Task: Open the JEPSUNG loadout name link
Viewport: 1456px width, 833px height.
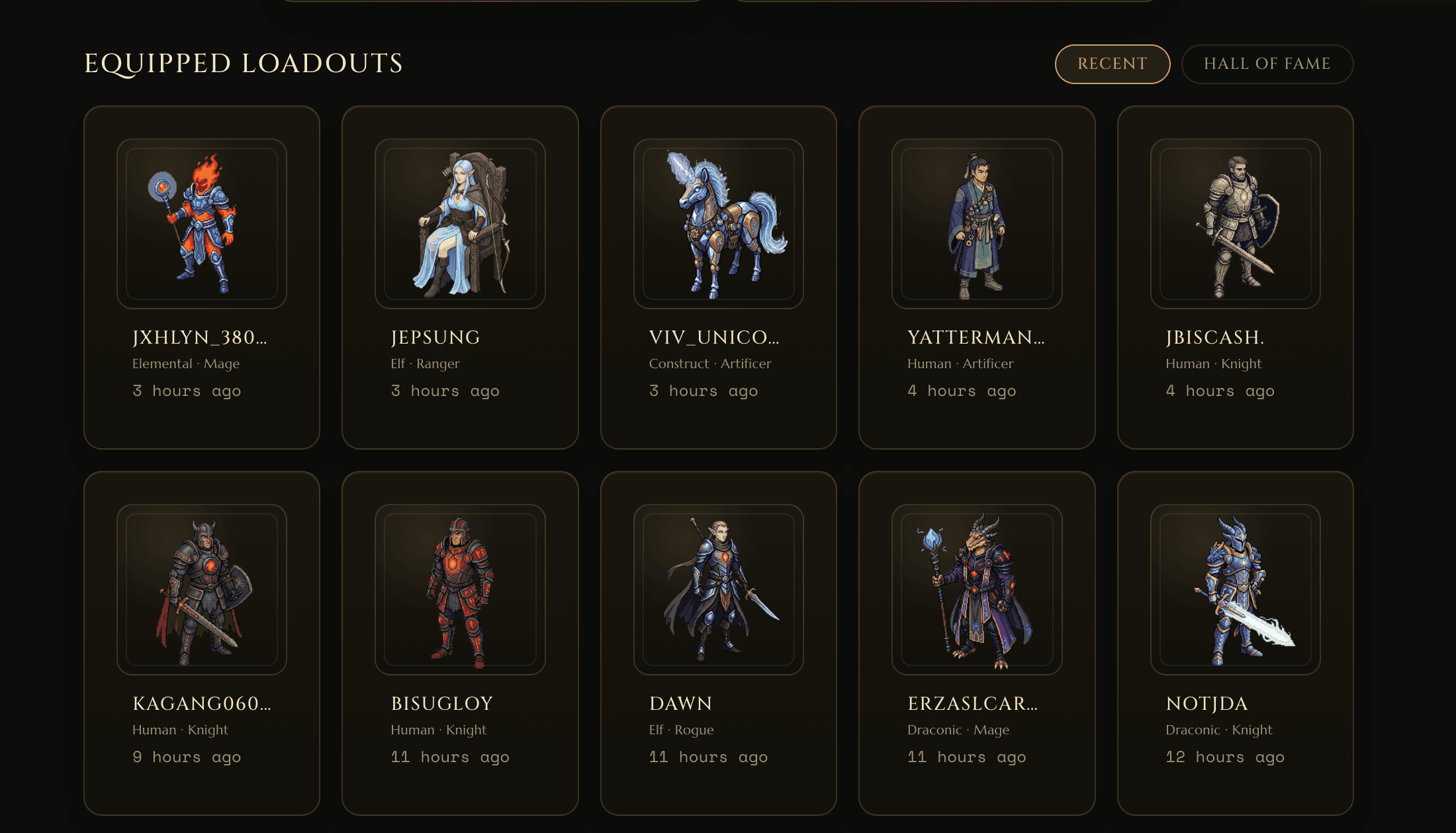Action: (435, 337)
